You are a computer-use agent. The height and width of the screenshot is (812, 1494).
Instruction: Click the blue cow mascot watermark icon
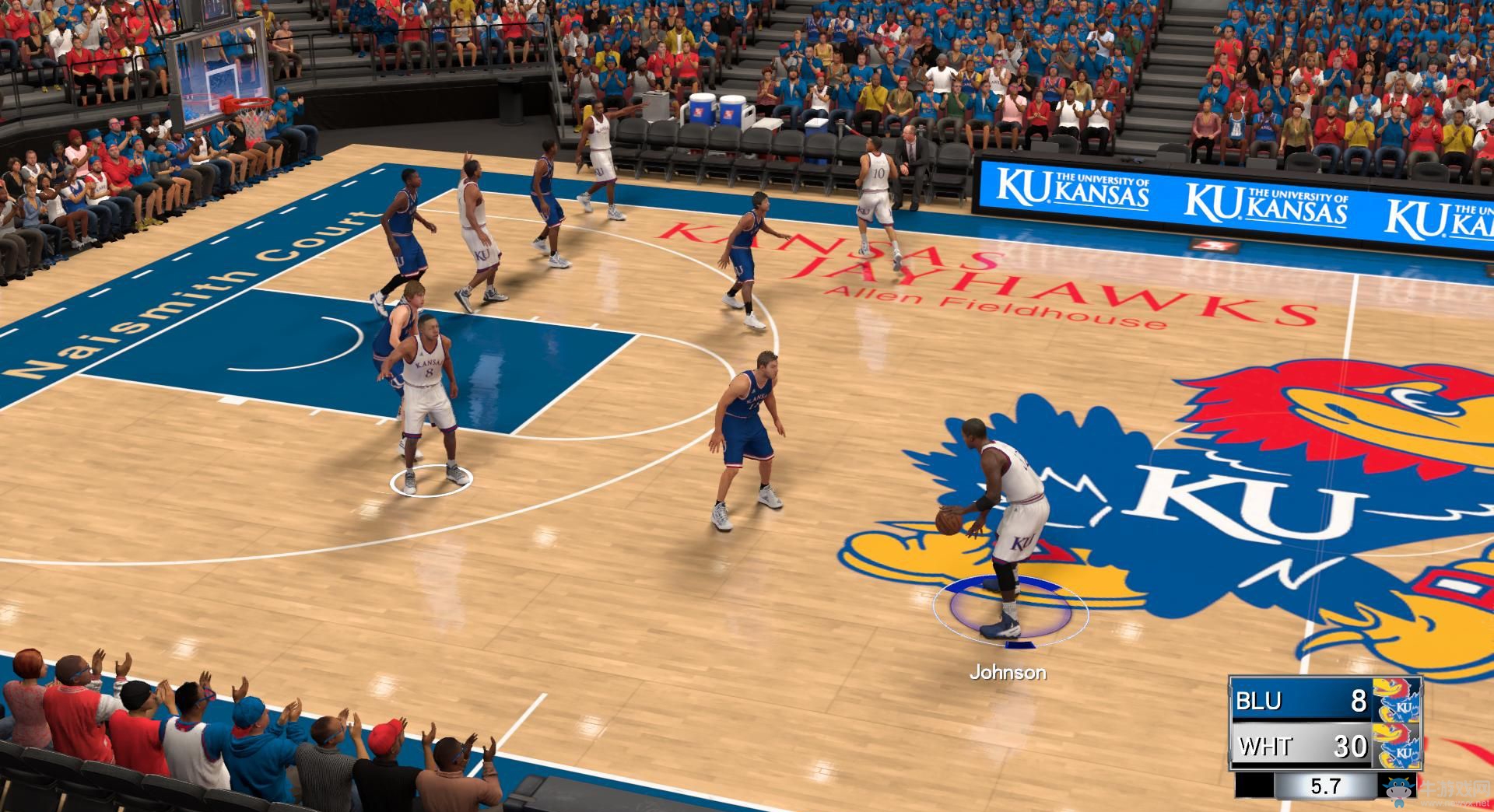point(1400,790)
